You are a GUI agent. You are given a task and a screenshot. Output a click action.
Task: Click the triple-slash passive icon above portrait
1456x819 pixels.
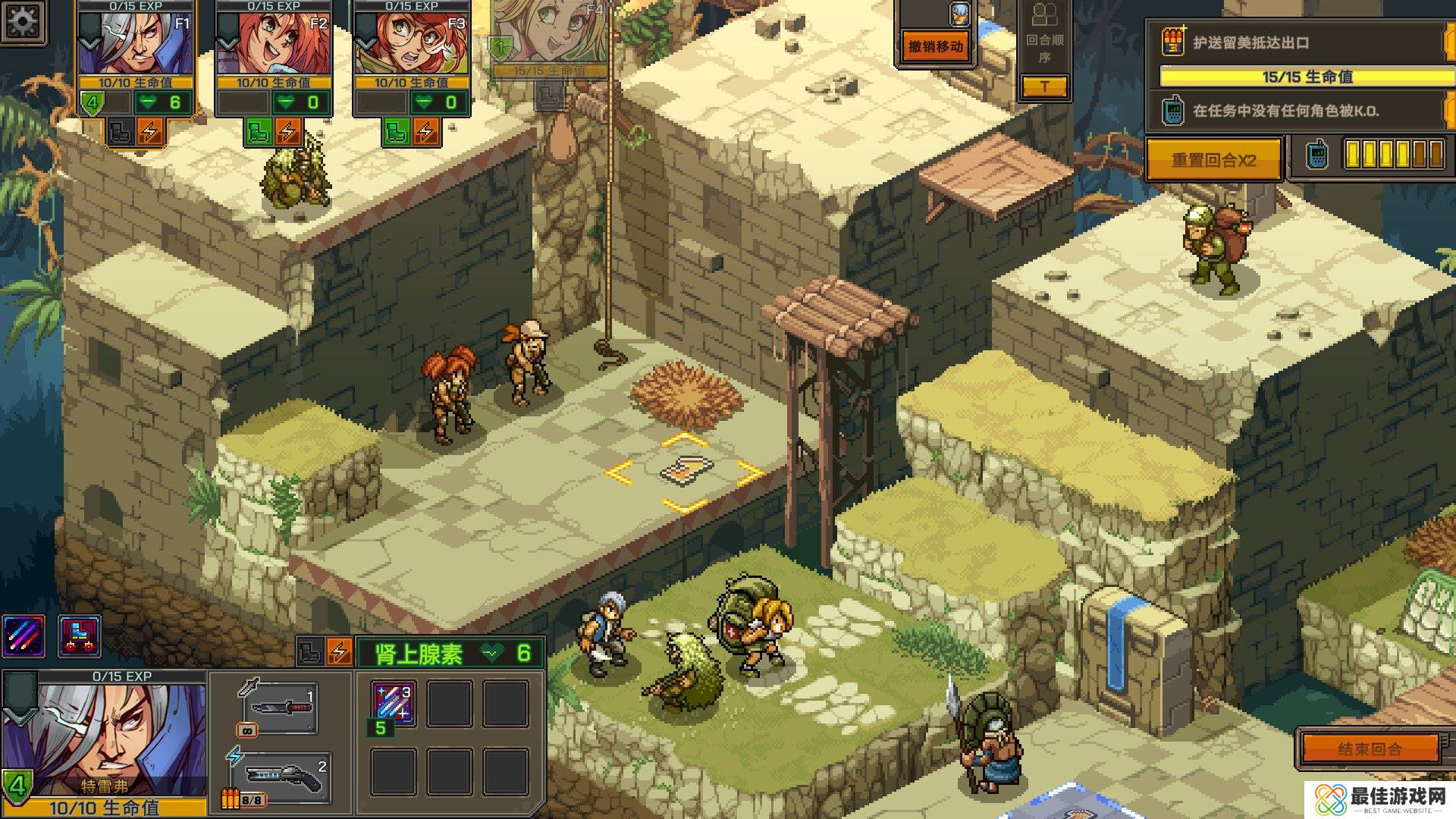click(24, 635)
